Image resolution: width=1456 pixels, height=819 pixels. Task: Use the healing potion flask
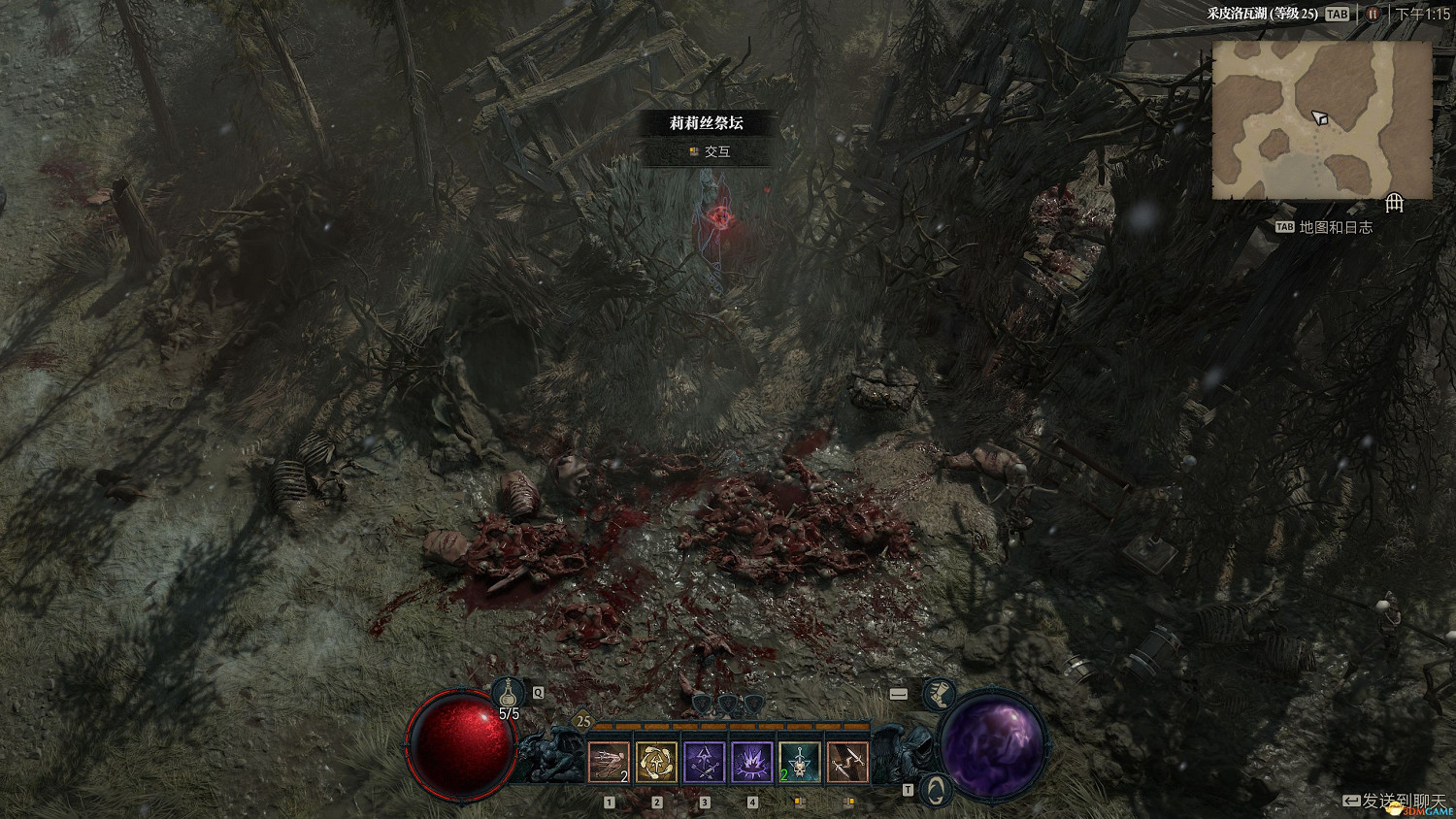click(x=508, y=693)
